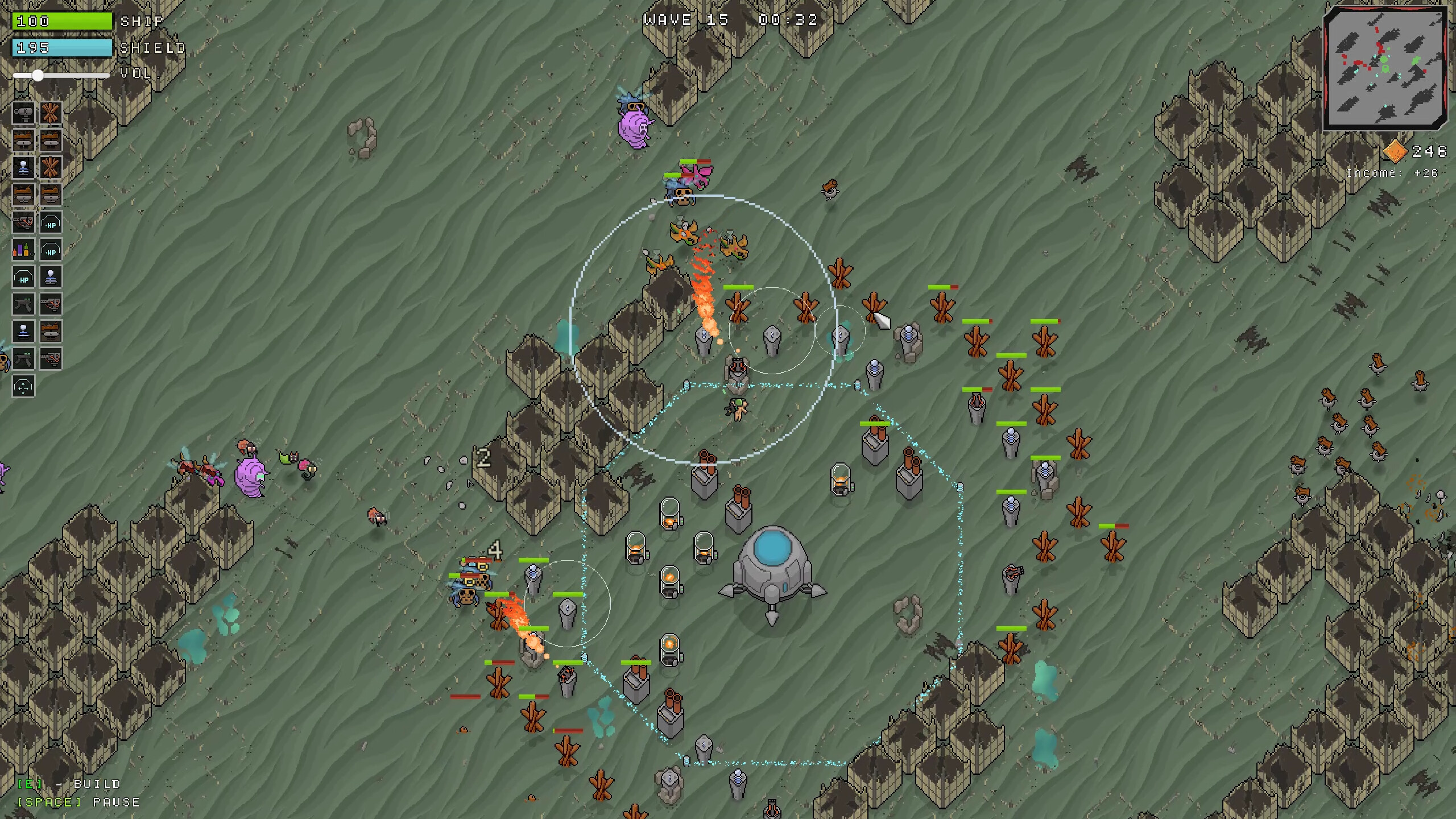Click the orange currency crystal icon
Viewport: 1456px width, 819px height.
tap(1393, 152)
